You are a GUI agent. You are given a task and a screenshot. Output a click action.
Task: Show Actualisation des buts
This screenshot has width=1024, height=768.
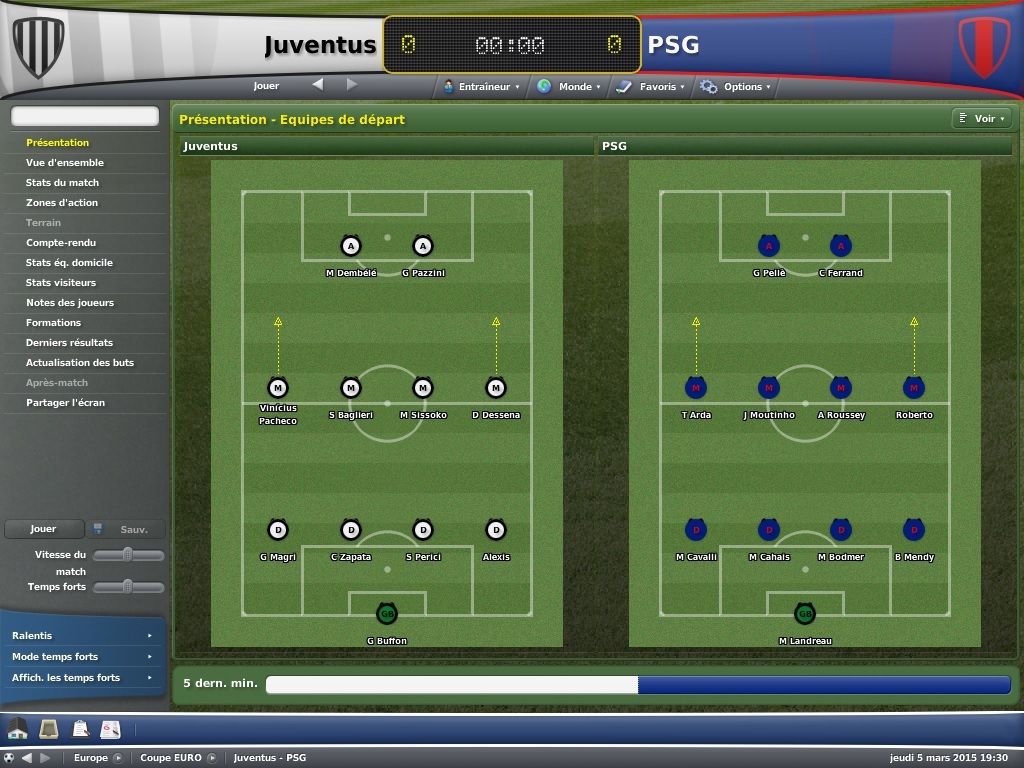click(80, 363)
